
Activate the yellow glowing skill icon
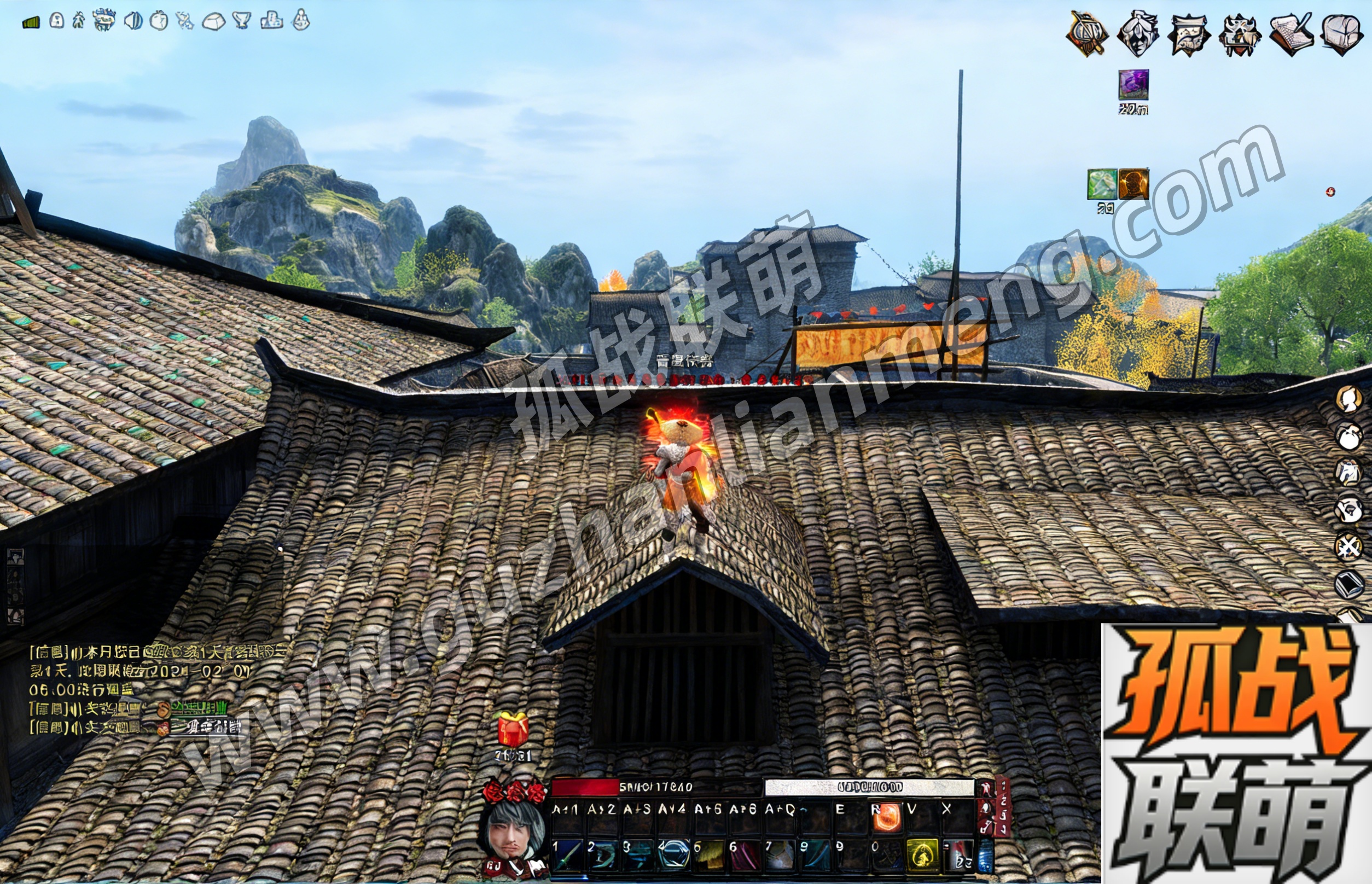click(922, 854)
